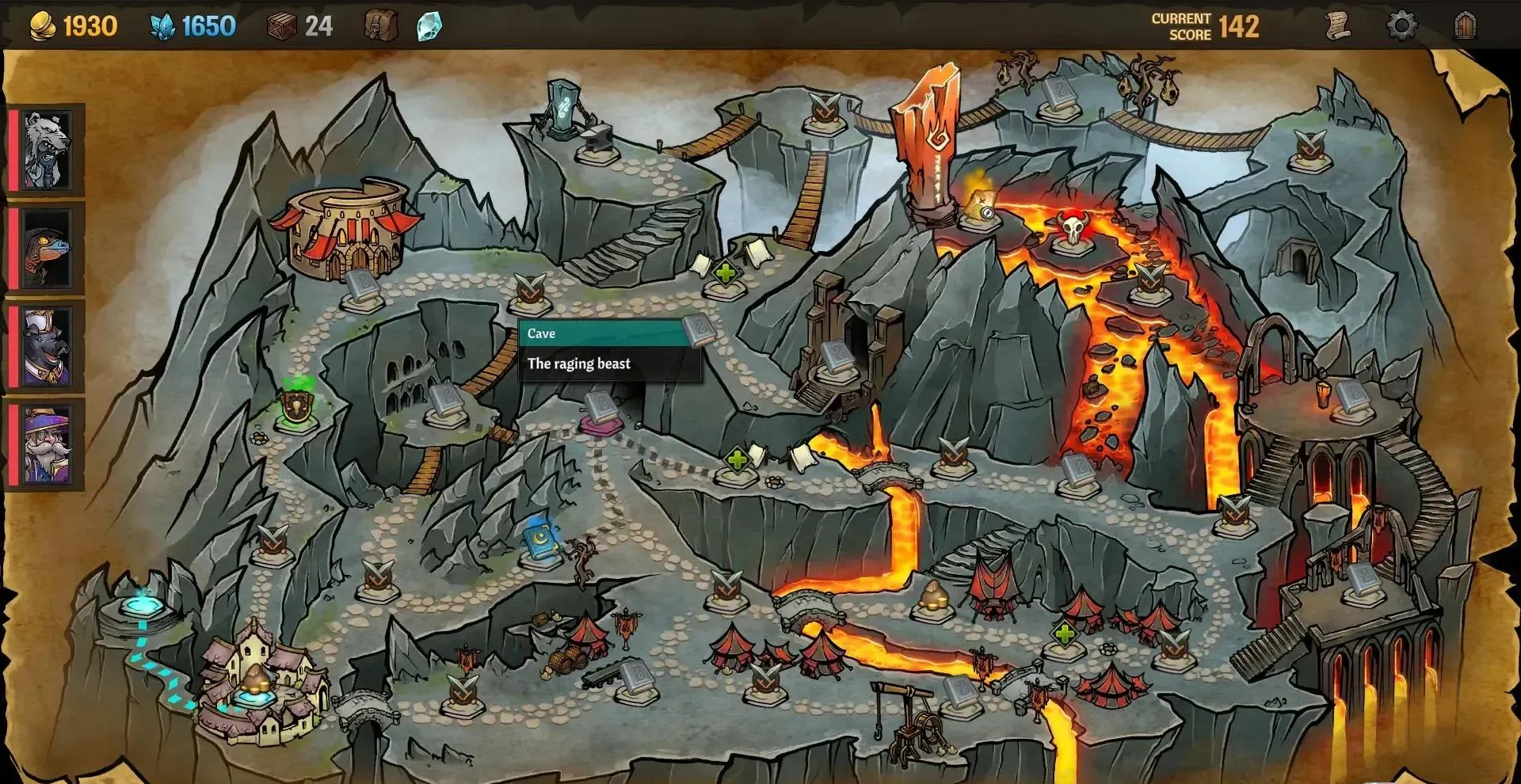Open the gear settings menu
Viewport: 1521px width, 784px height.
pos(1401,25)
